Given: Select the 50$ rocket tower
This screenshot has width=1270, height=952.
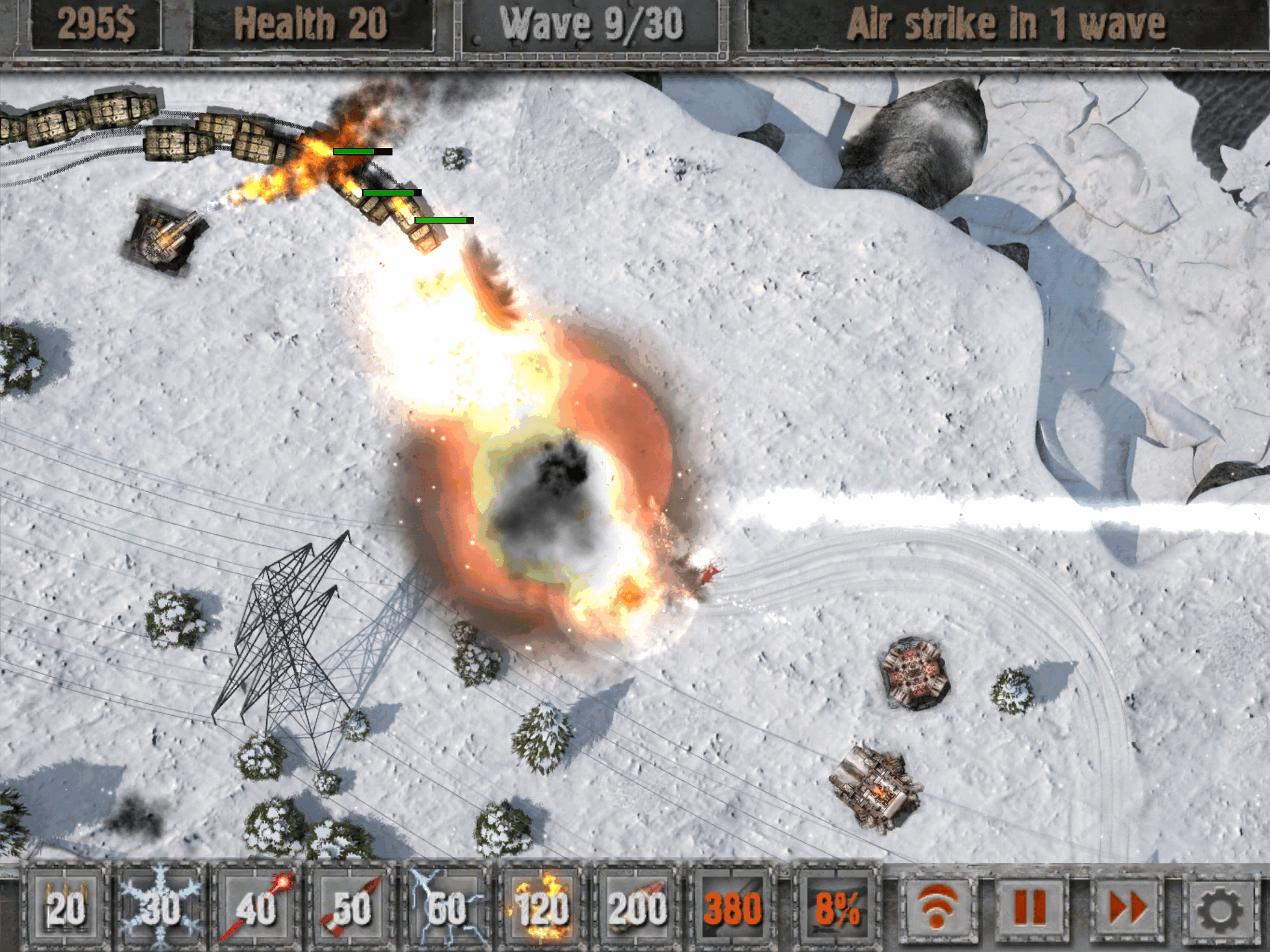Looking at the screenshot, I should [351, 908].
